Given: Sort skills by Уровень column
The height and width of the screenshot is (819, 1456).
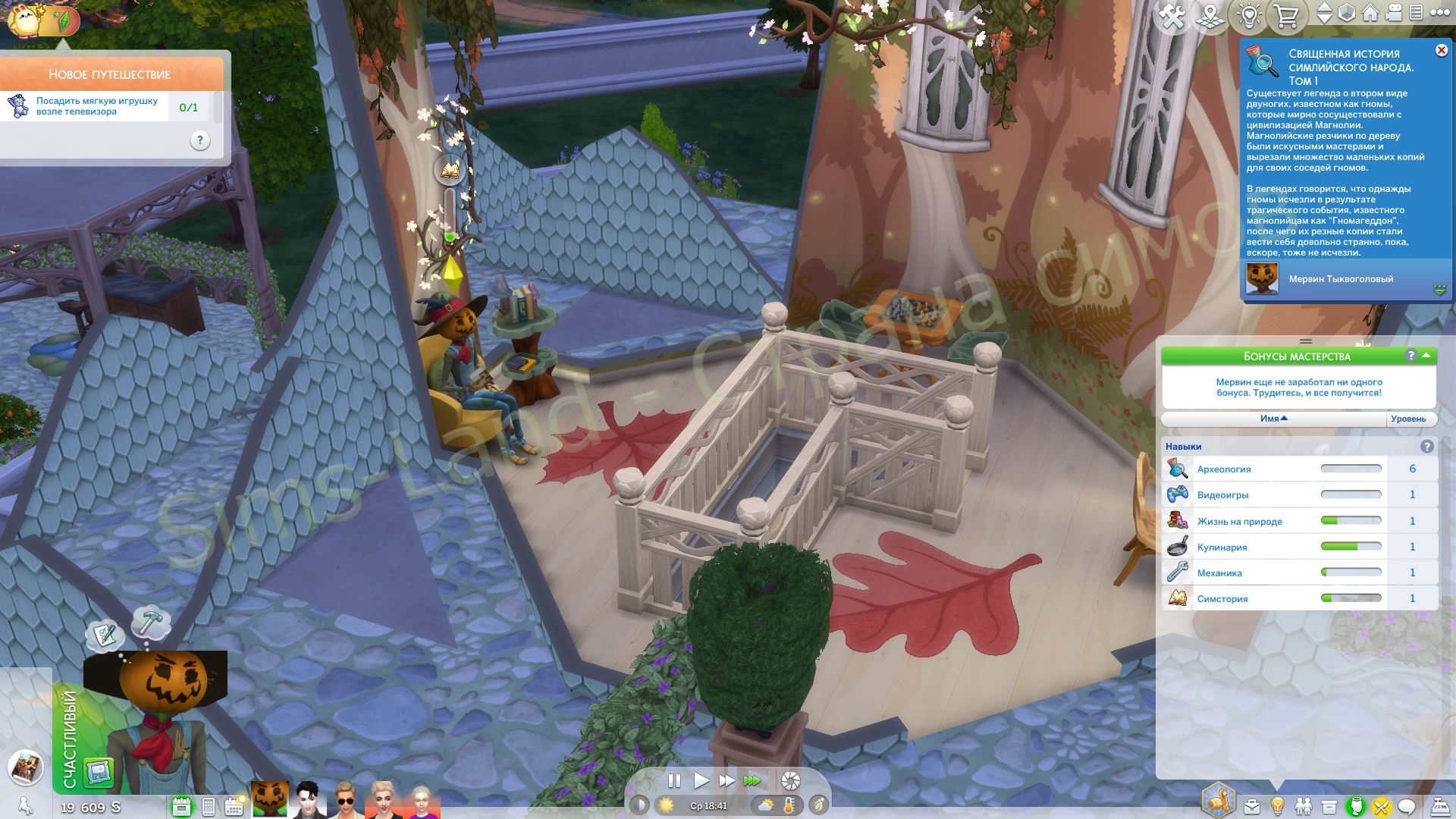Looking at the screenshot, I should 1408,419.
